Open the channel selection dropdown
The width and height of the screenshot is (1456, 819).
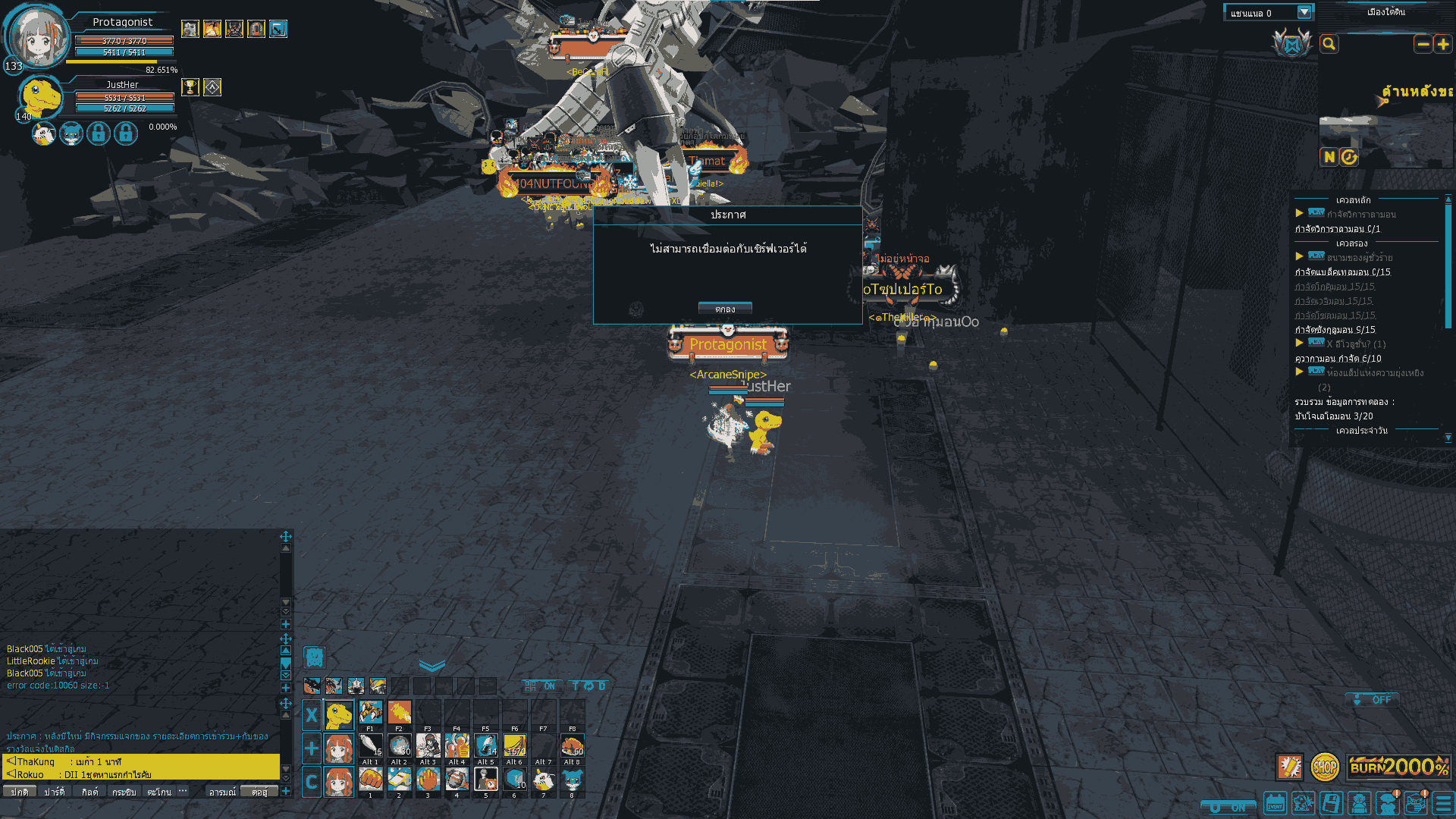1304,12
